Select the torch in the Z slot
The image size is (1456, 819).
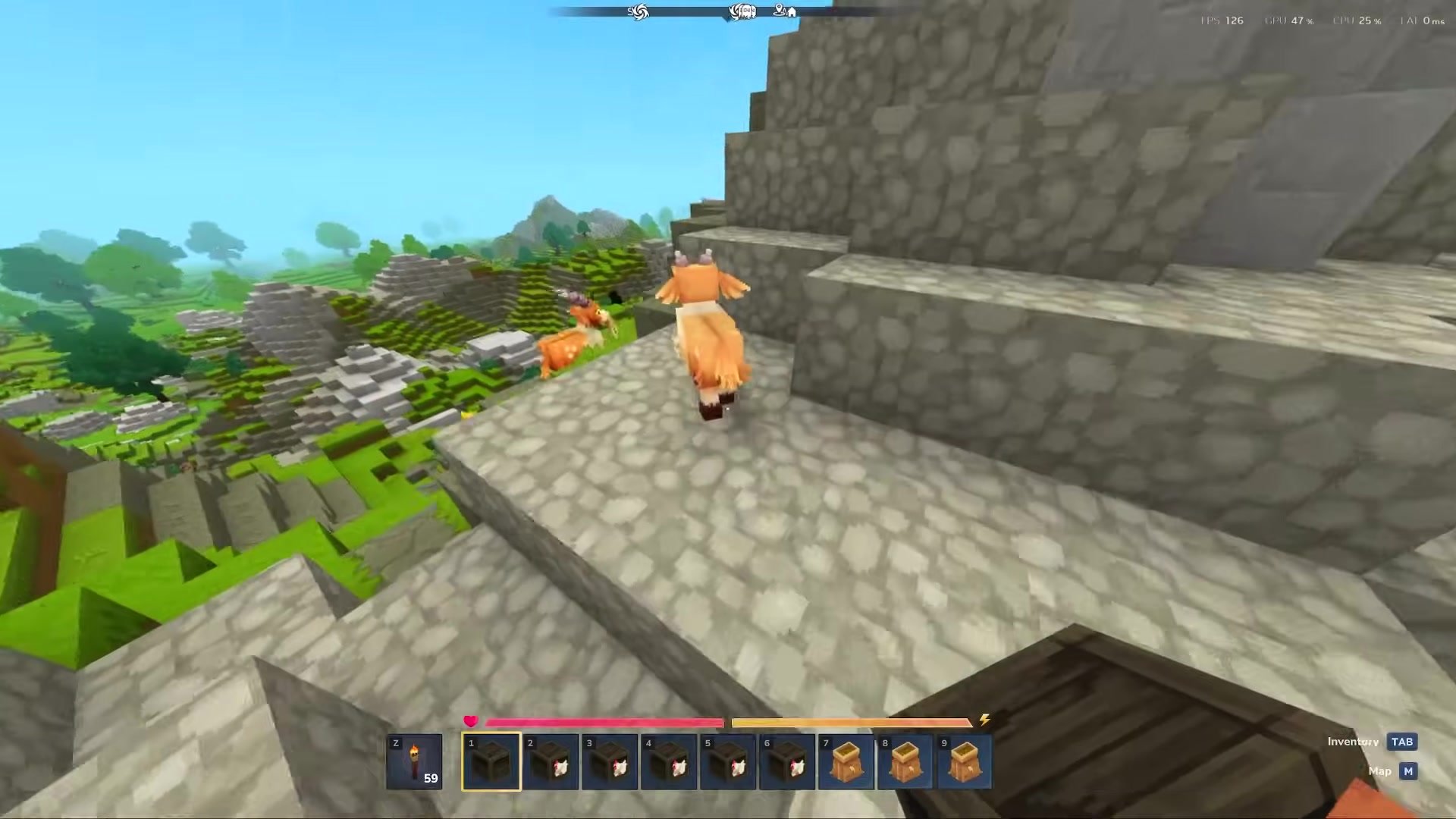(416, 762)
